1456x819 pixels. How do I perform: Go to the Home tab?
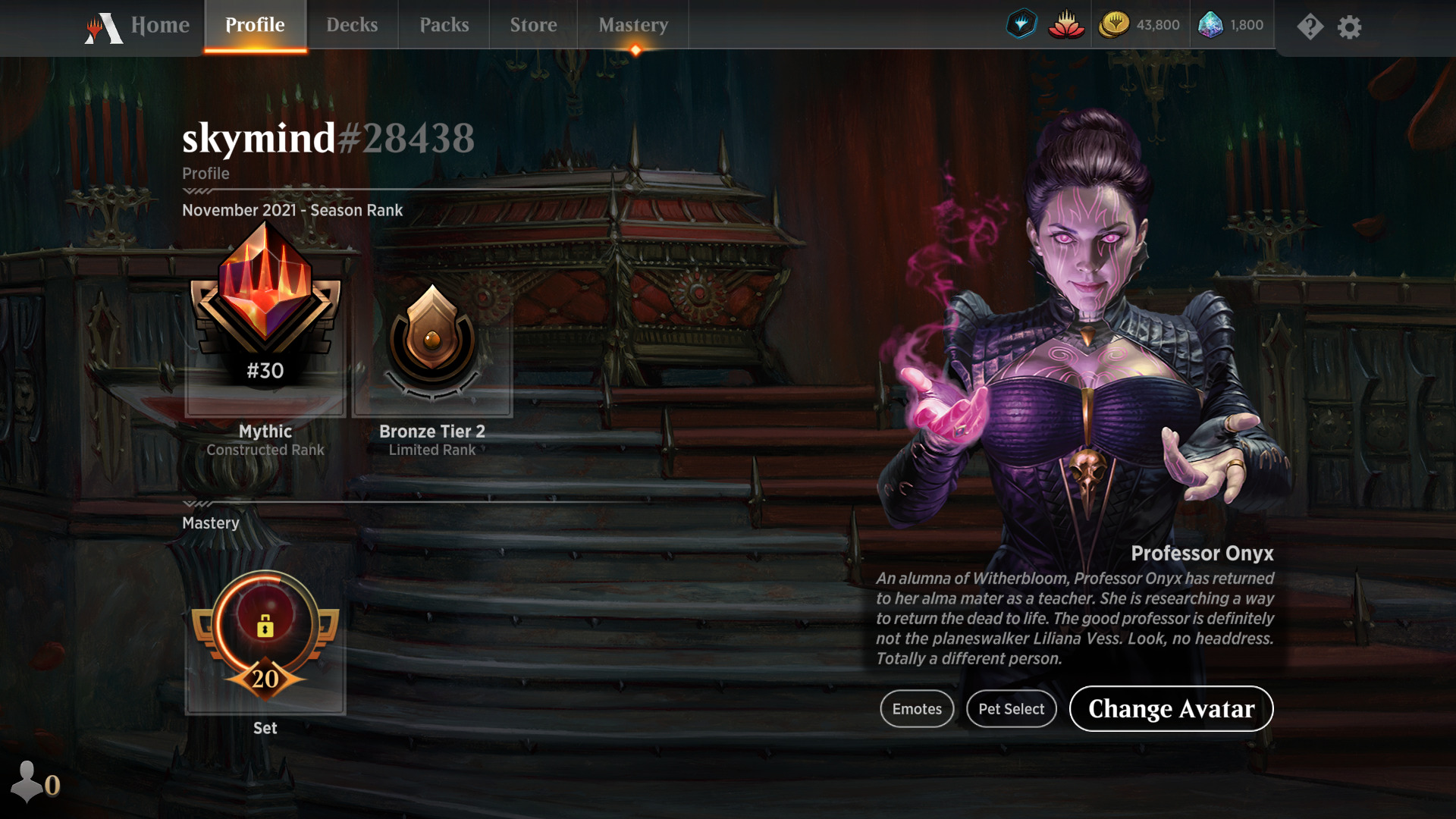[138, 26]
